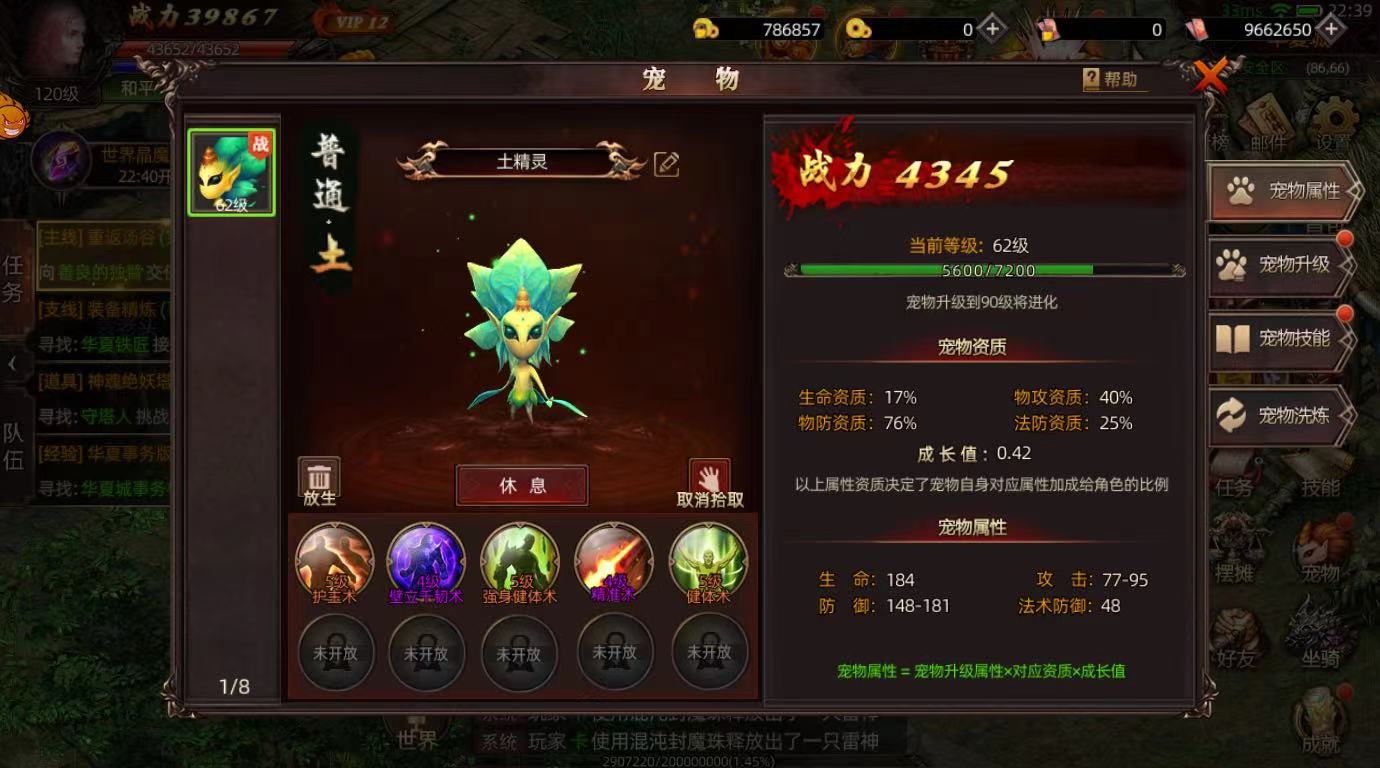Click the 放生 release button
The height and width of the screenshot is (768, 1380).
click(316, 478)
